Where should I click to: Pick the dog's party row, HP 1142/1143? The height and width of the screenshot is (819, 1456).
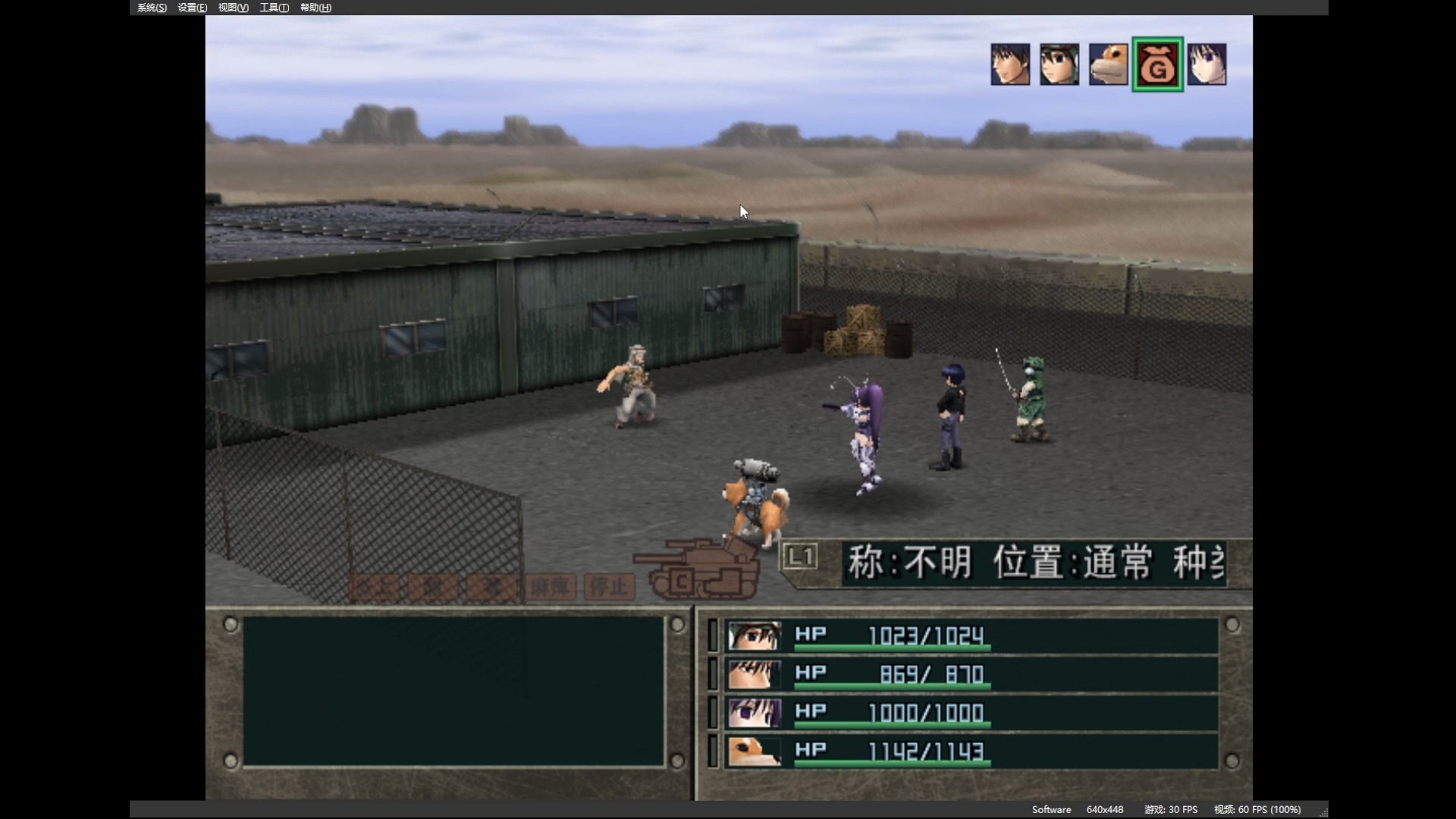point(971,752)
